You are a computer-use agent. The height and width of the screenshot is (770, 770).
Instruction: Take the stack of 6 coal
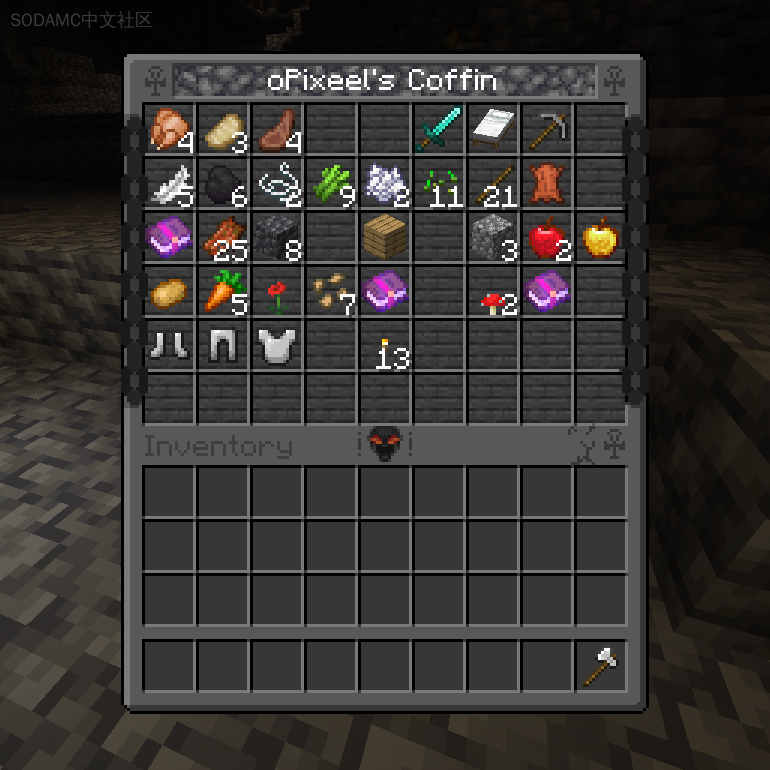pyautogui.click(x=223, y=183)
